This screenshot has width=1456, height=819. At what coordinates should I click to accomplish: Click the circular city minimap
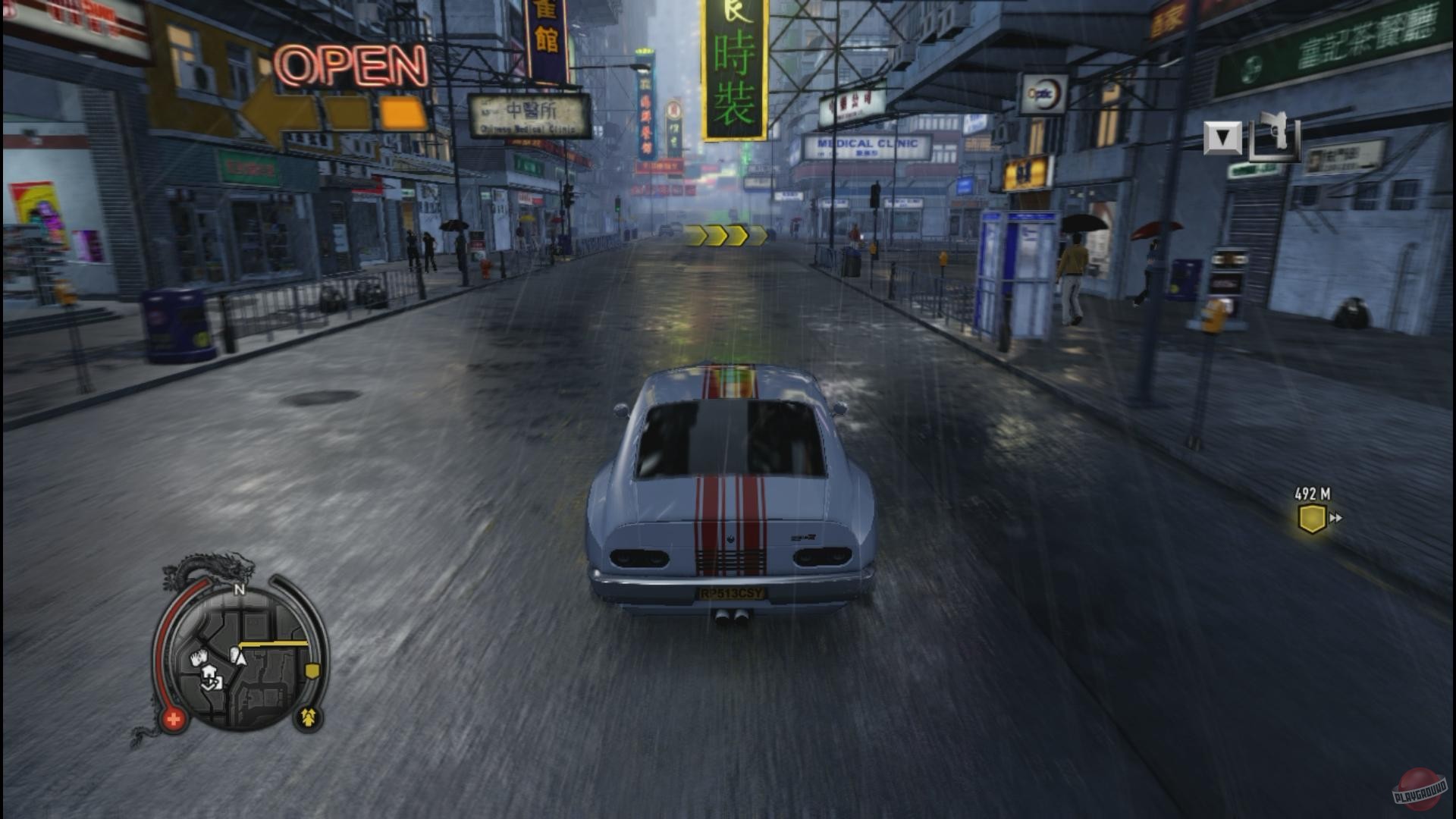pyautogui.click(x=241, y=658)
